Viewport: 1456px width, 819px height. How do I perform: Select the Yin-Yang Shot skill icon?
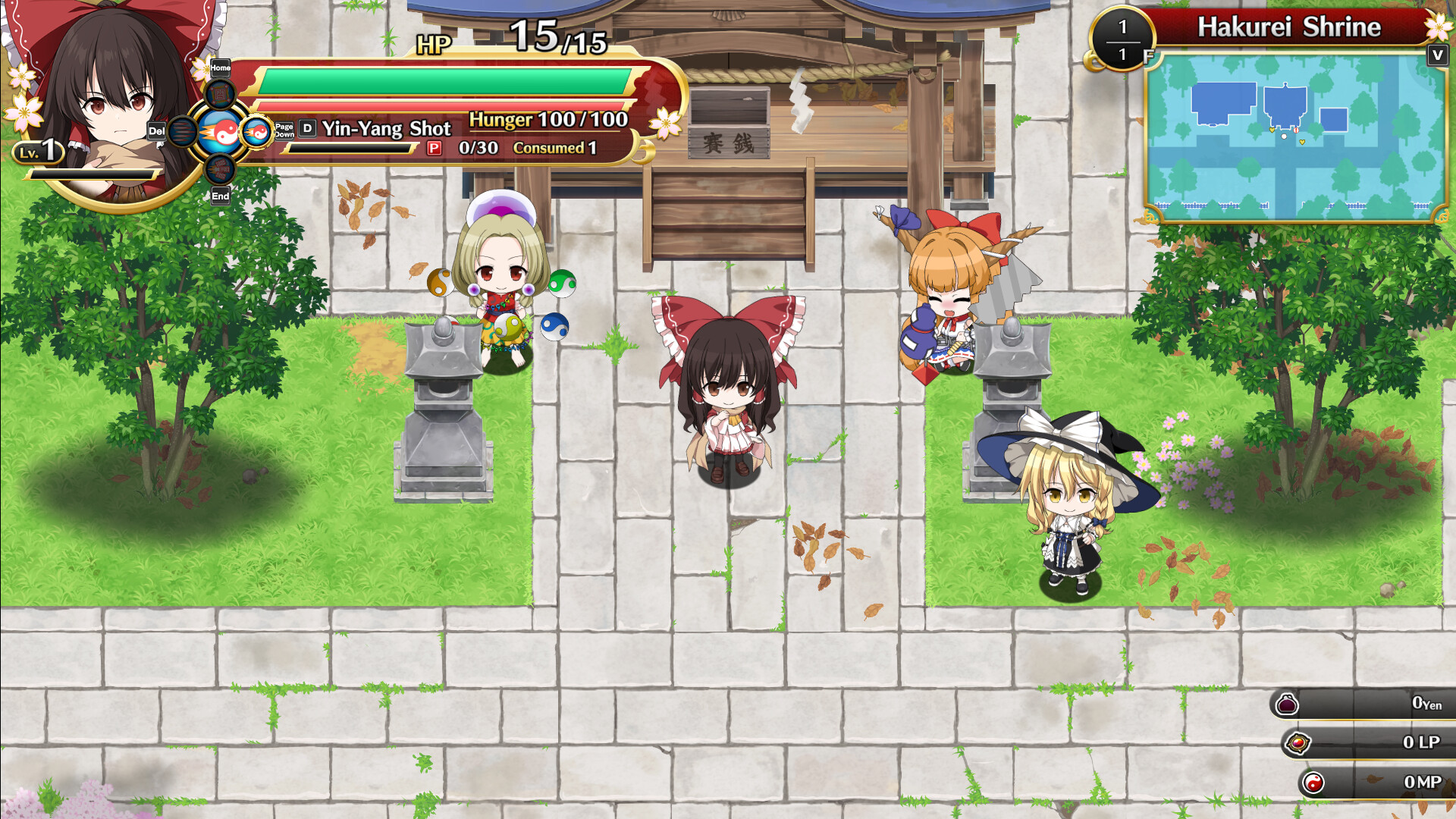point(221,130)
